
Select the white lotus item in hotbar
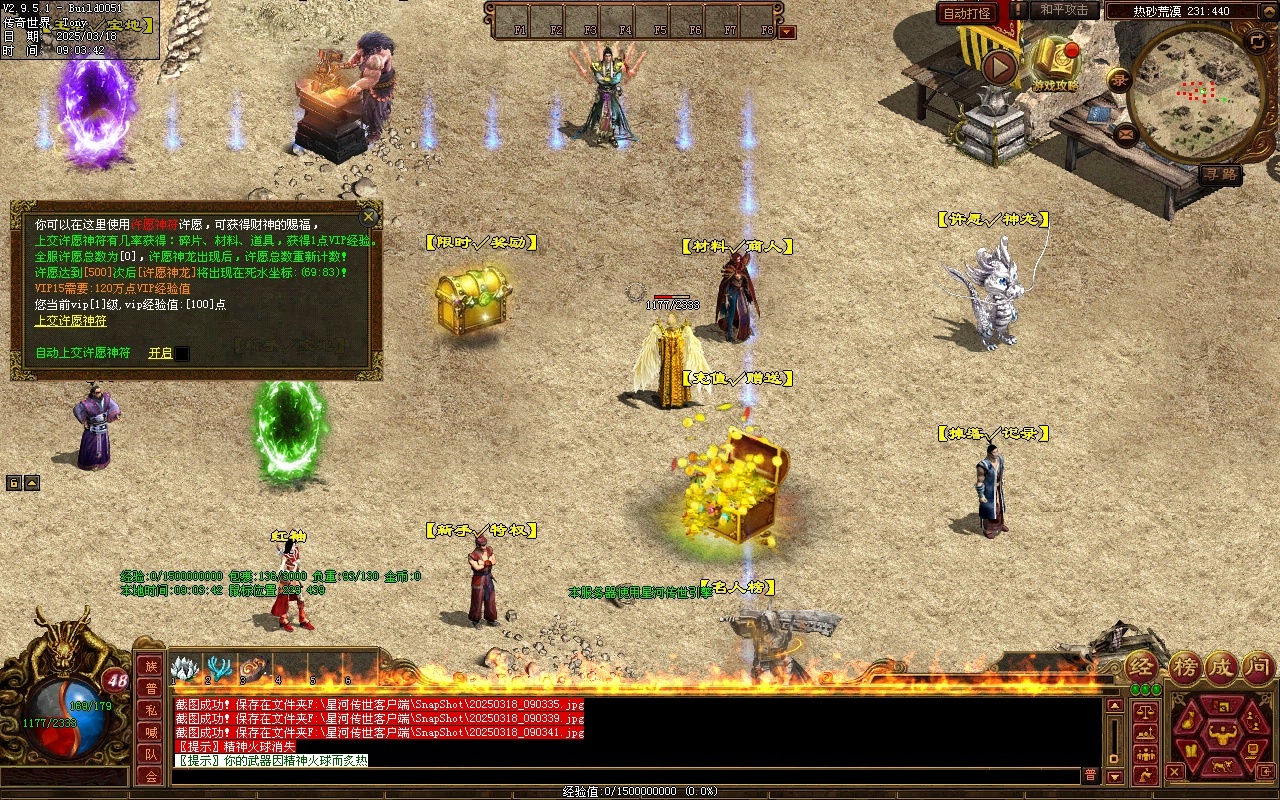pyautogui.click(x=183, y=668)
